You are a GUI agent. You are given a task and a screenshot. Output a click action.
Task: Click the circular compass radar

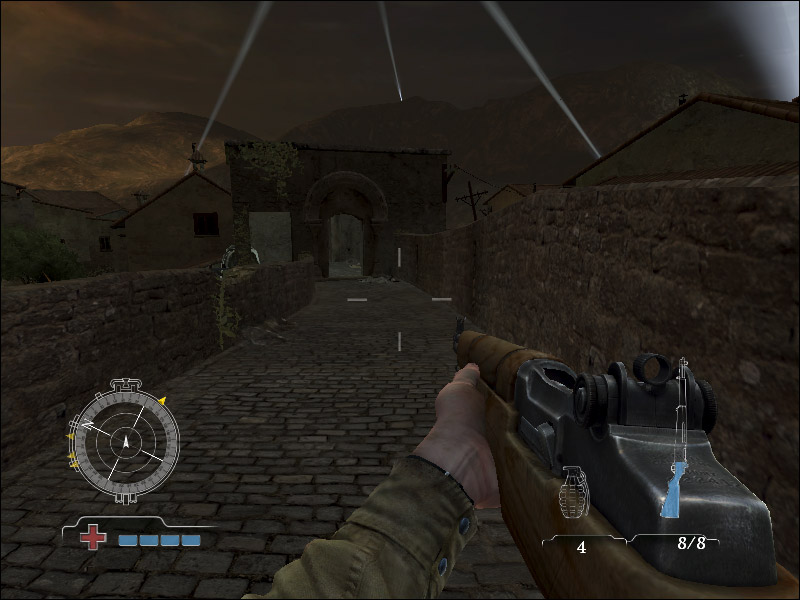(x=126, y=441)
